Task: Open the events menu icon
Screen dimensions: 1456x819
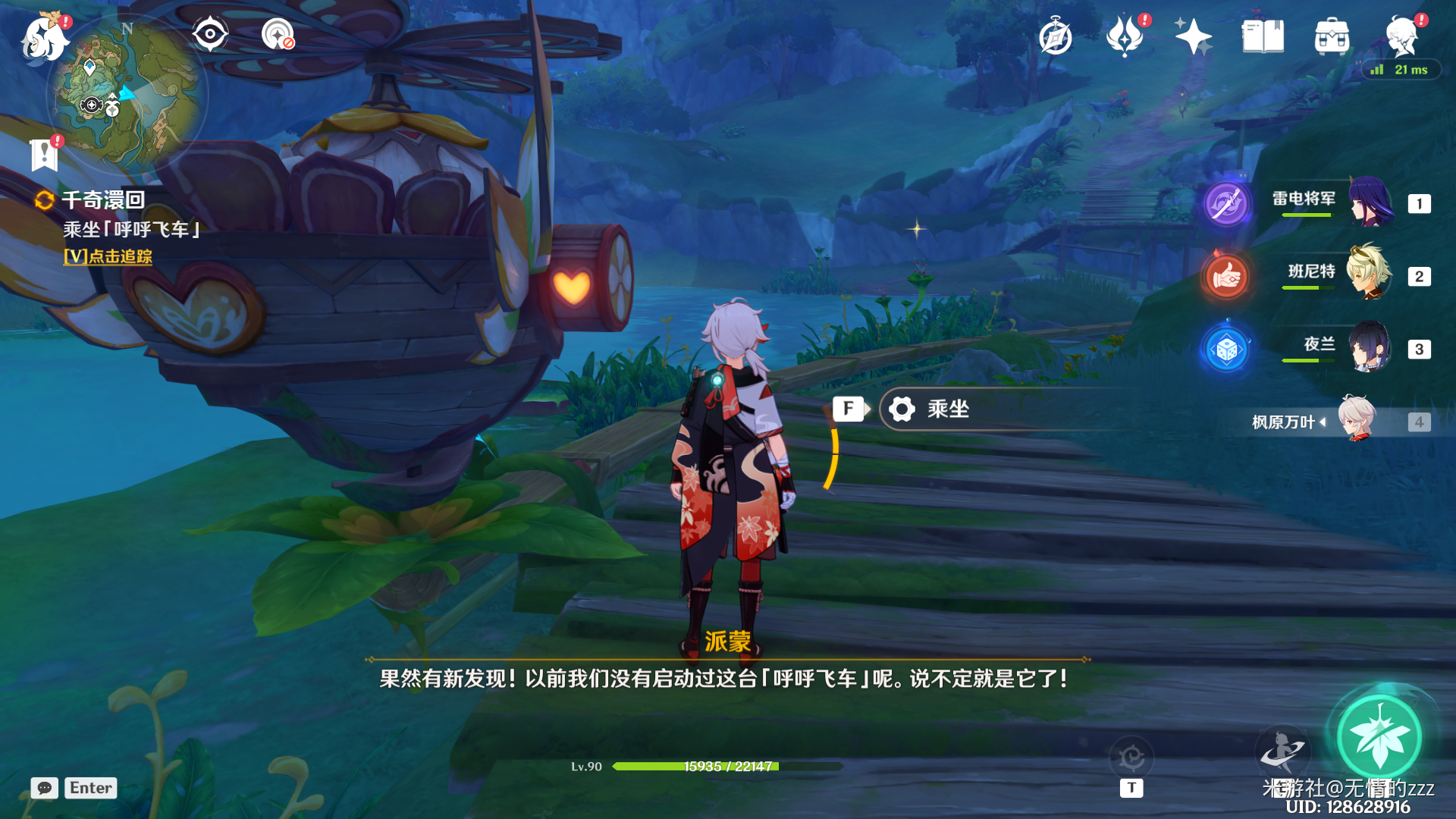Action: pos(1125,36)
